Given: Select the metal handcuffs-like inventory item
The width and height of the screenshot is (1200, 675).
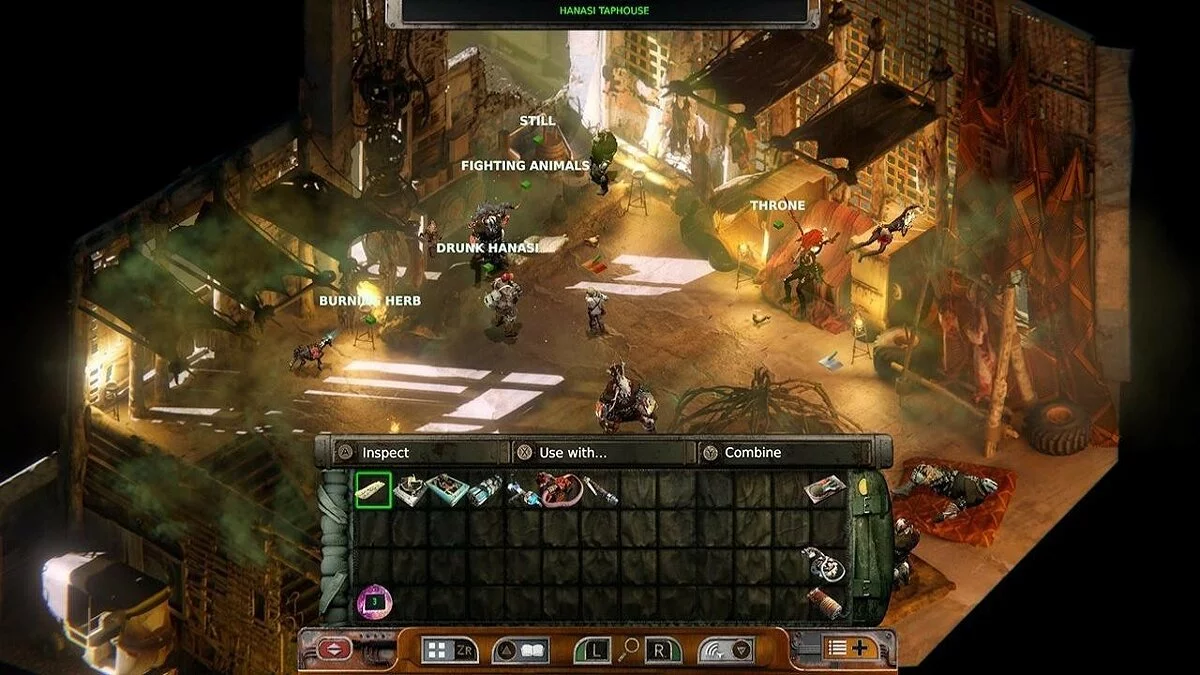Looking at the screenshot, I should coord(824,565).
